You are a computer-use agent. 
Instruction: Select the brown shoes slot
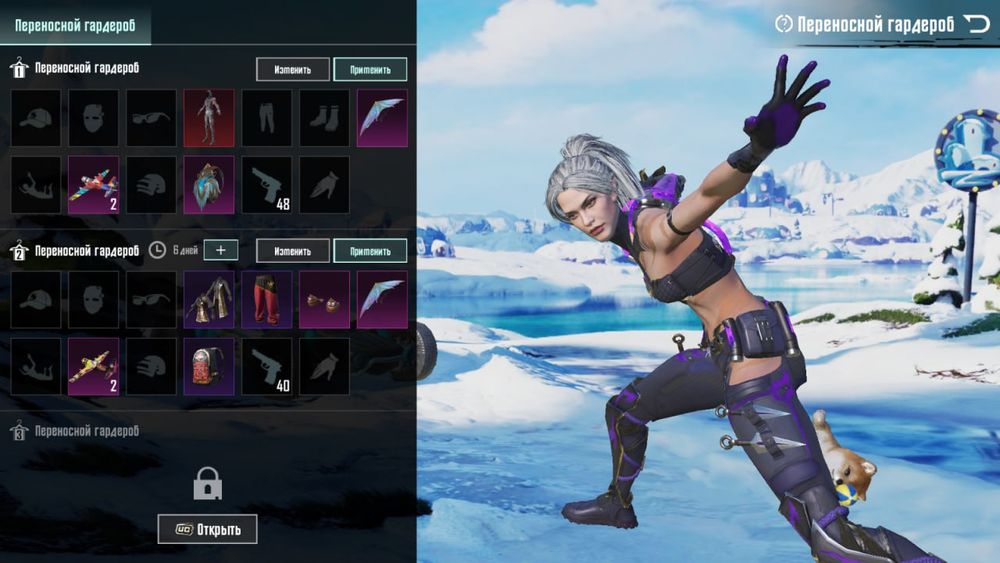(x=324, y=299)
